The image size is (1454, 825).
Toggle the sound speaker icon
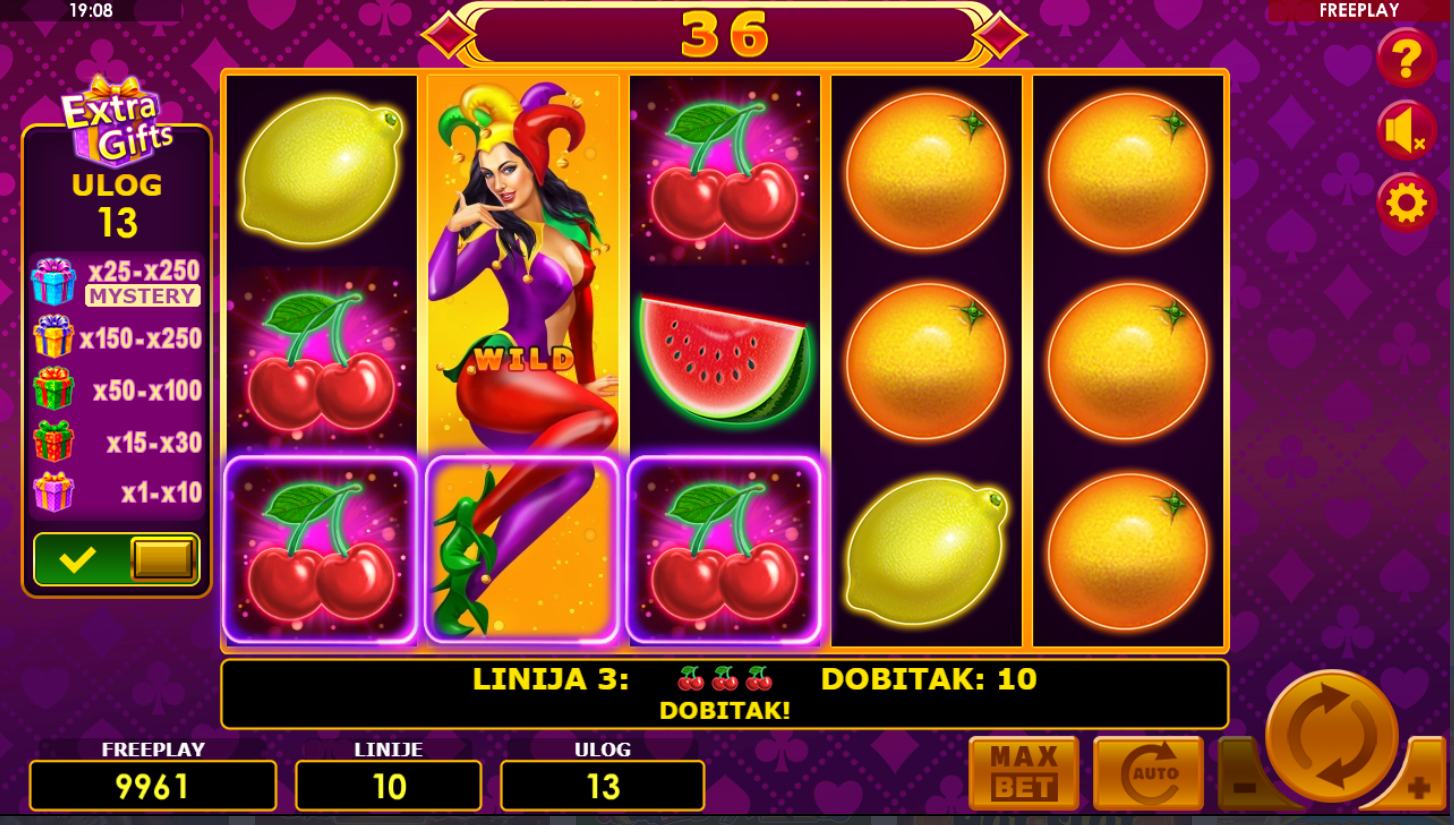pos(1405,131)
